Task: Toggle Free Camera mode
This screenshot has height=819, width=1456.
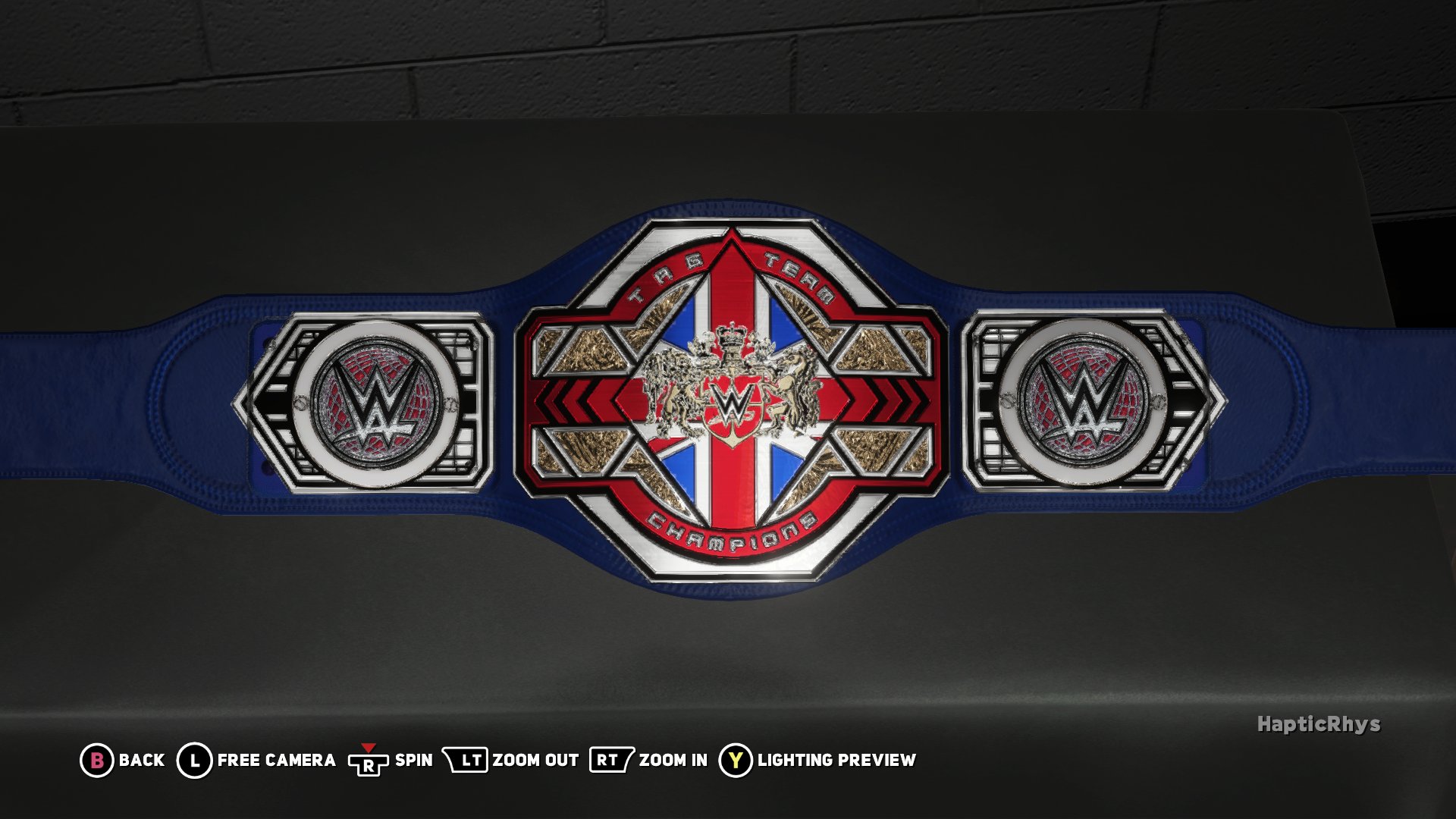Action: [275, 758]
